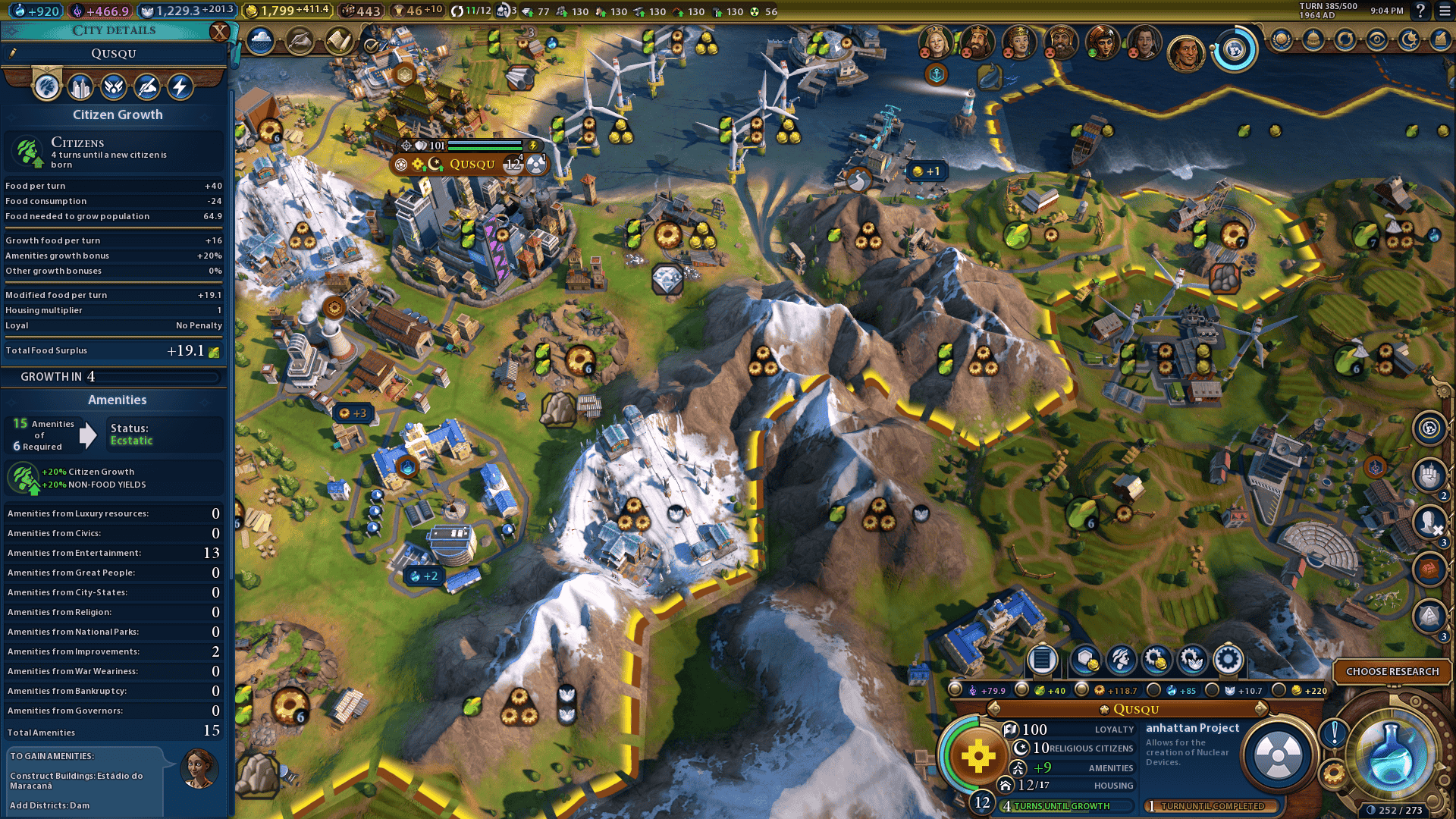Select the smiling green-faced leader portrait

click(1101, 42)
